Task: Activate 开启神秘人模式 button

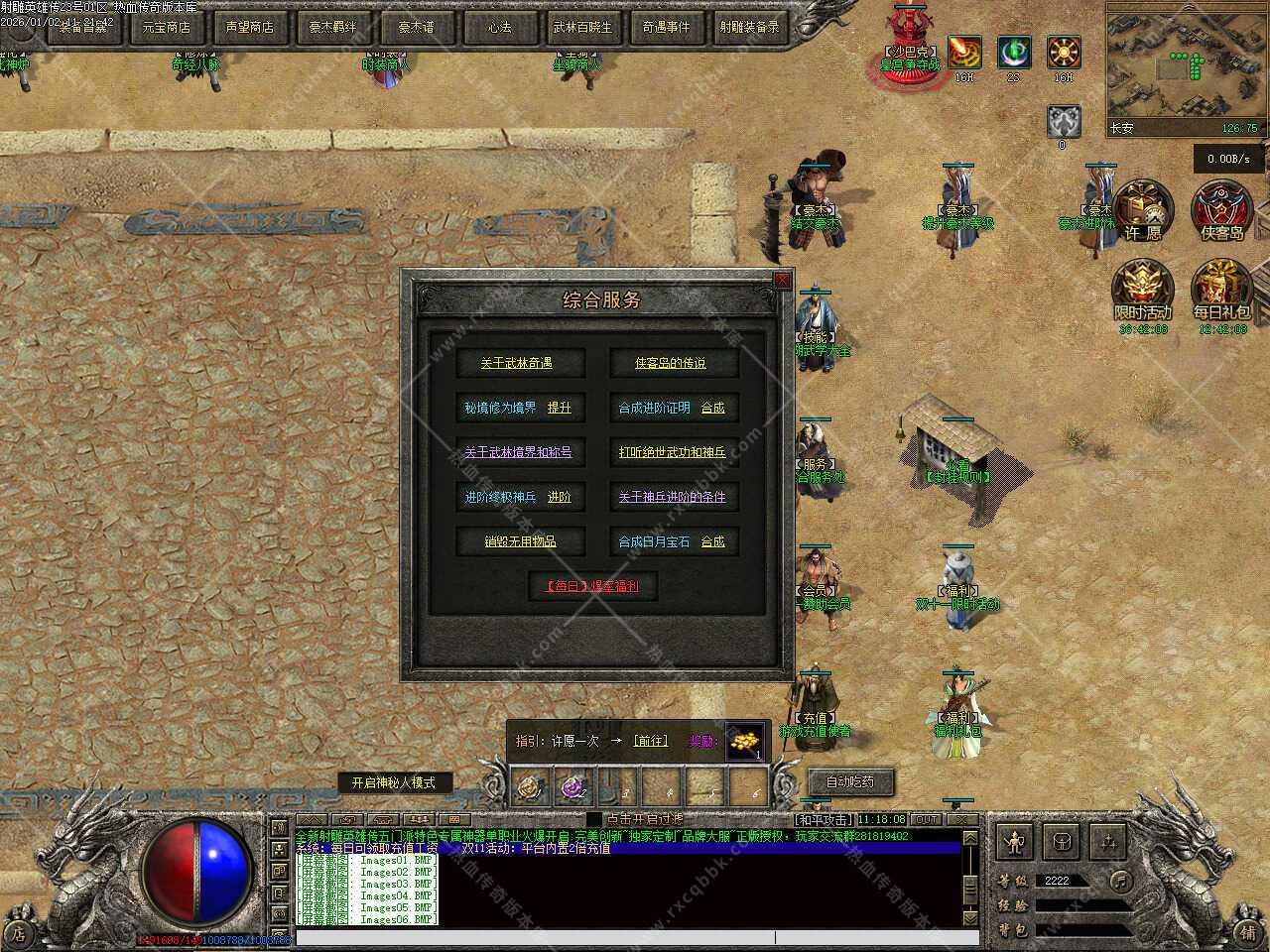Action: (x=393, y=782)
